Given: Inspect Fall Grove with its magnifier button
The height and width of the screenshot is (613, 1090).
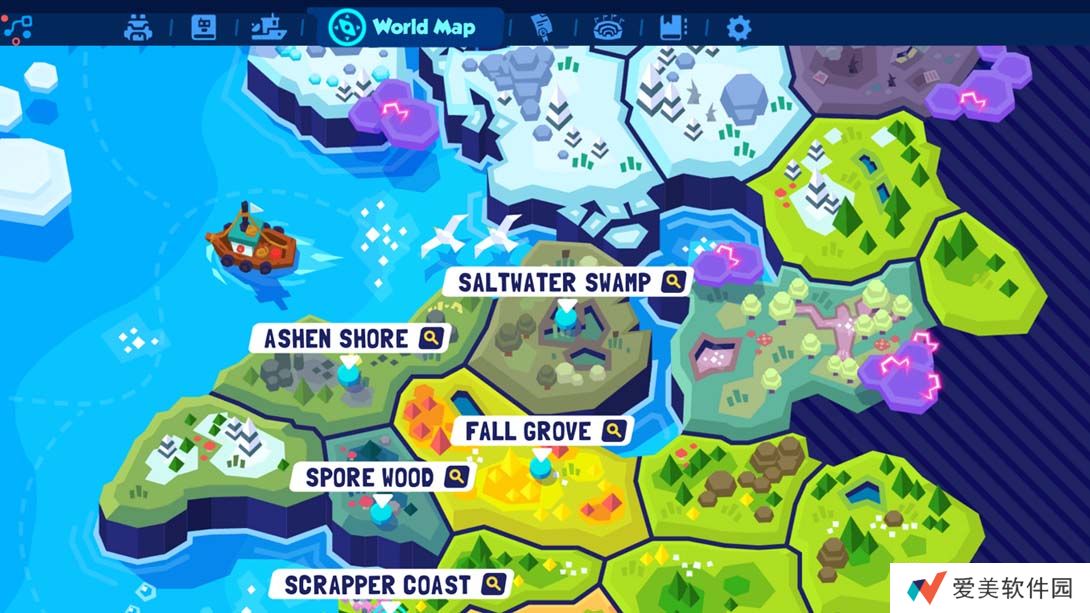Looking at the screenshot, I should [x=614, y=431].
